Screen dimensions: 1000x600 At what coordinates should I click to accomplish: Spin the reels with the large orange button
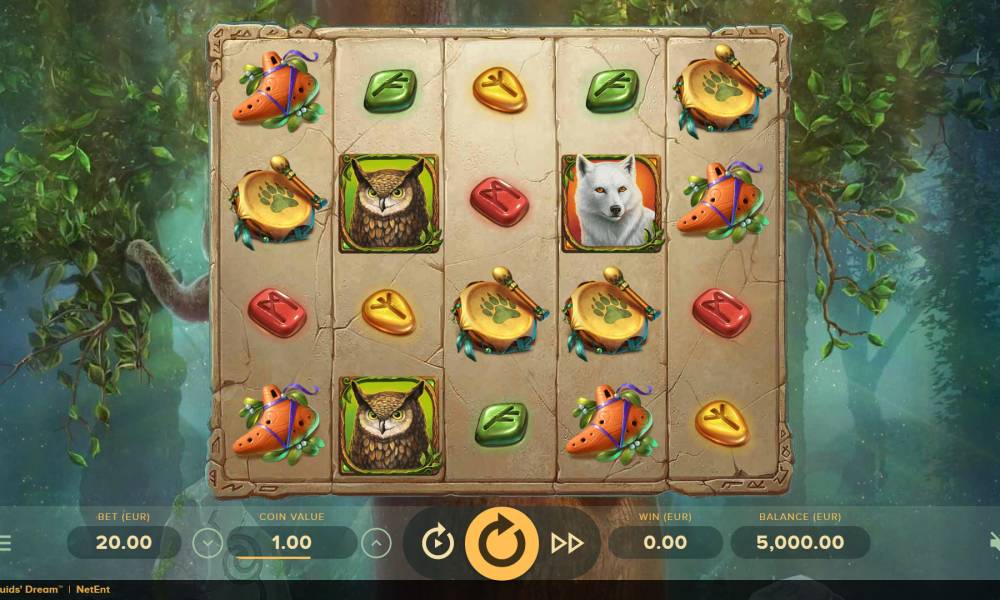click(502, 543)
